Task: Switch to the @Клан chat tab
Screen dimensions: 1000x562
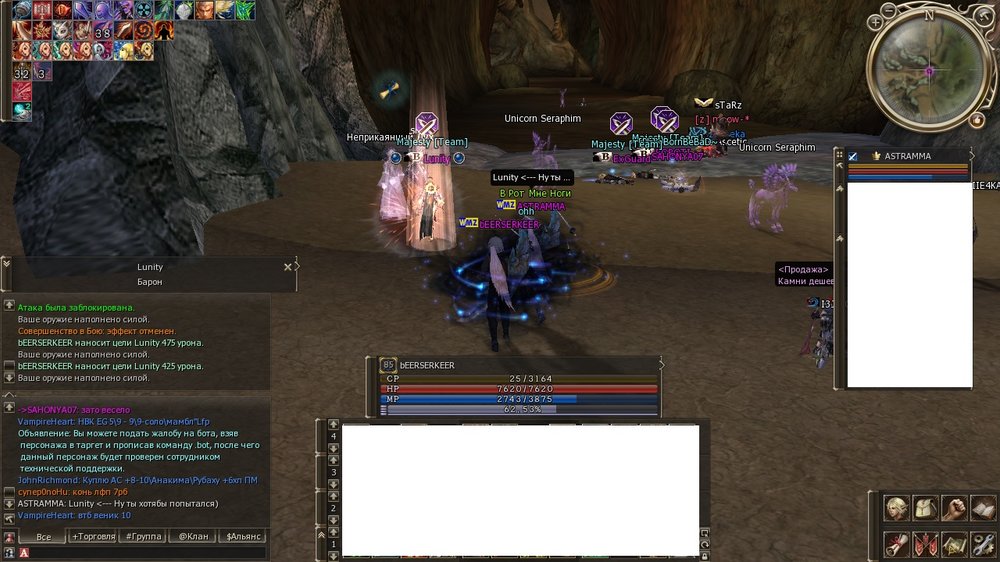Action: (x=193, y=537)
